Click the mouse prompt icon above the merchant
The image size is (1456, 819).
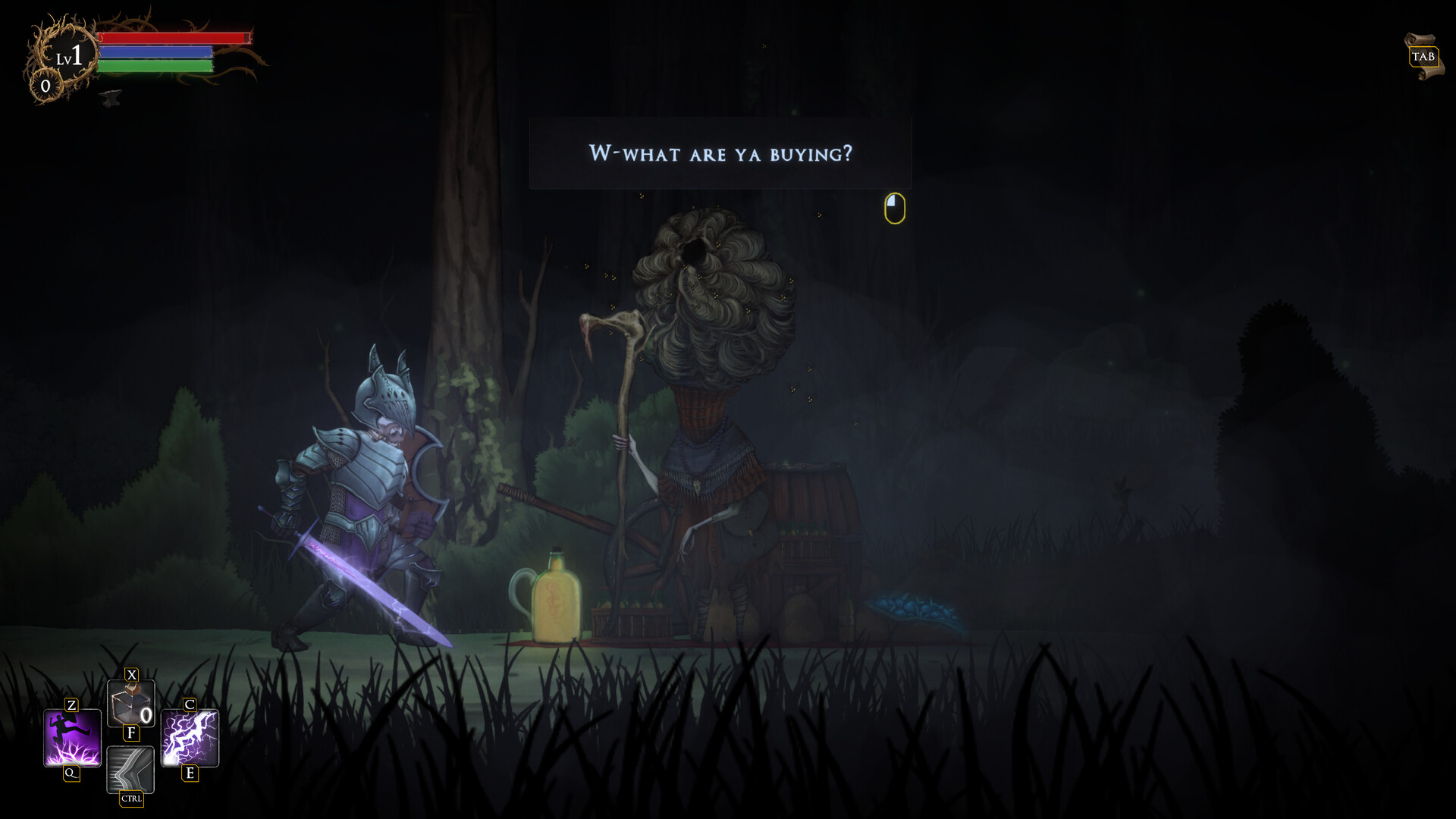(893, 208)
